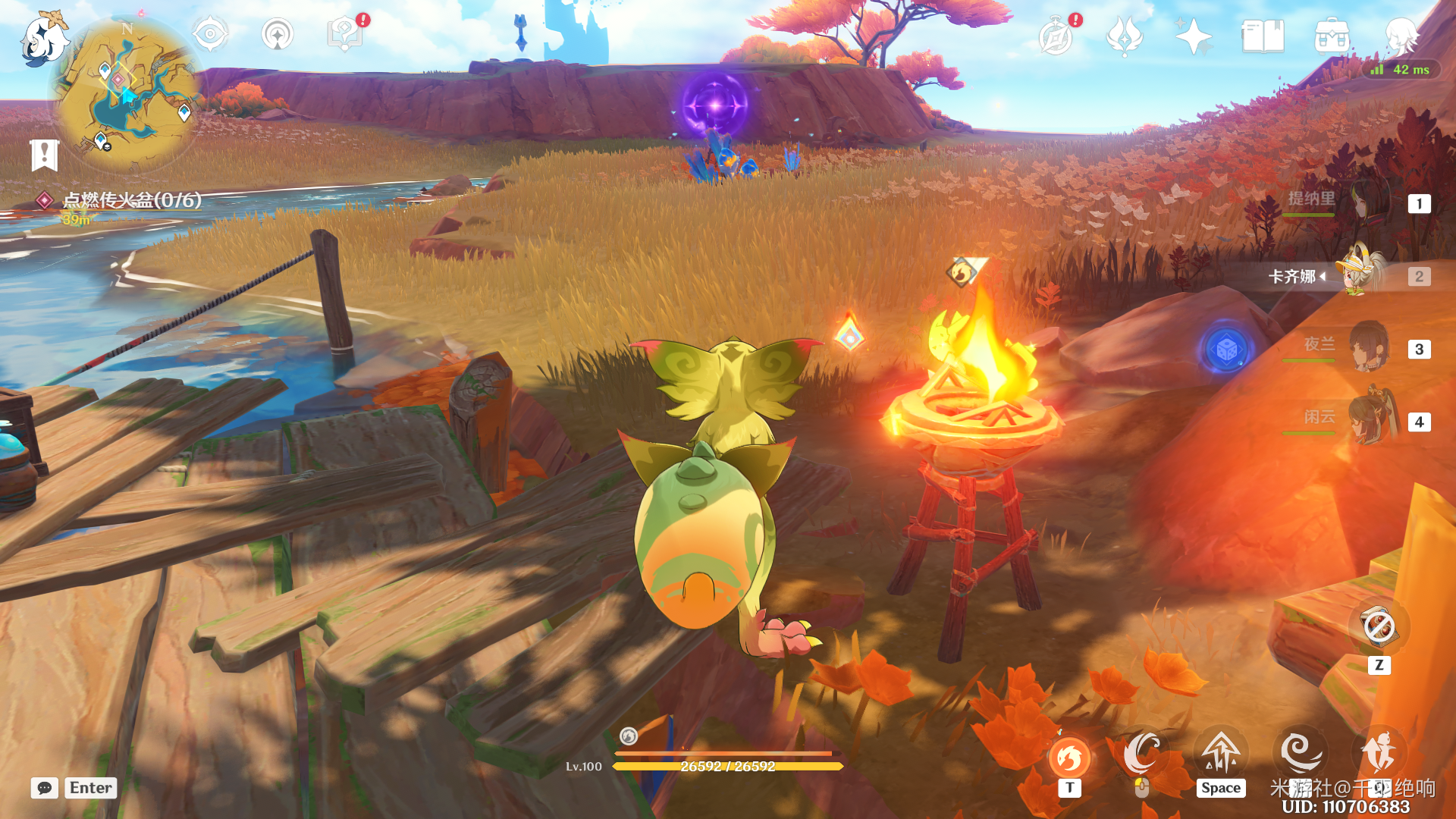Open the chat speech bubble icon
Screen dimensions: 1456x819
point(45,788)
